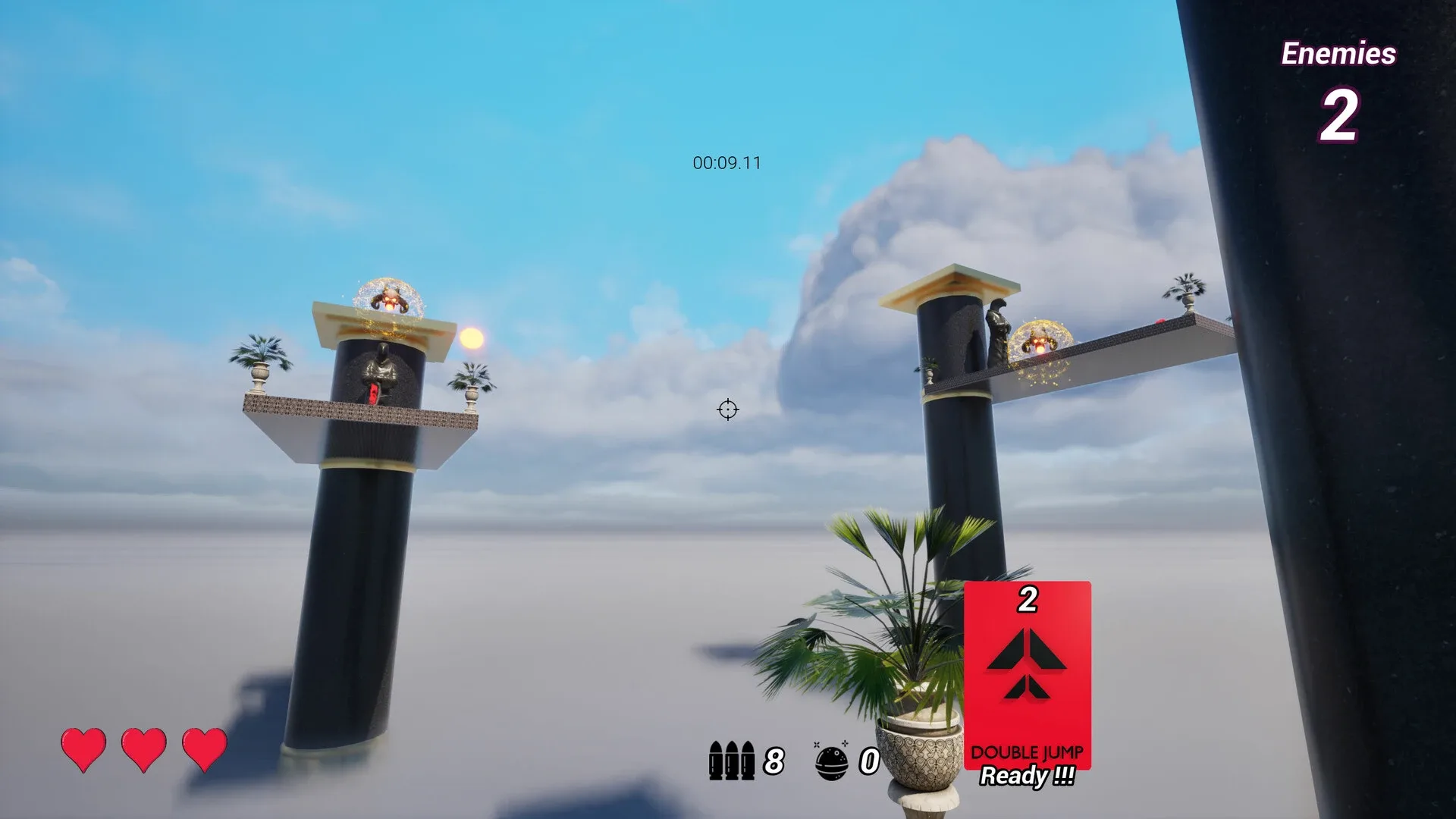Image resolution: width=1456 pixels, height=819 pixels.
Task: Click the bomb counter icon
Action: point(830,761)
